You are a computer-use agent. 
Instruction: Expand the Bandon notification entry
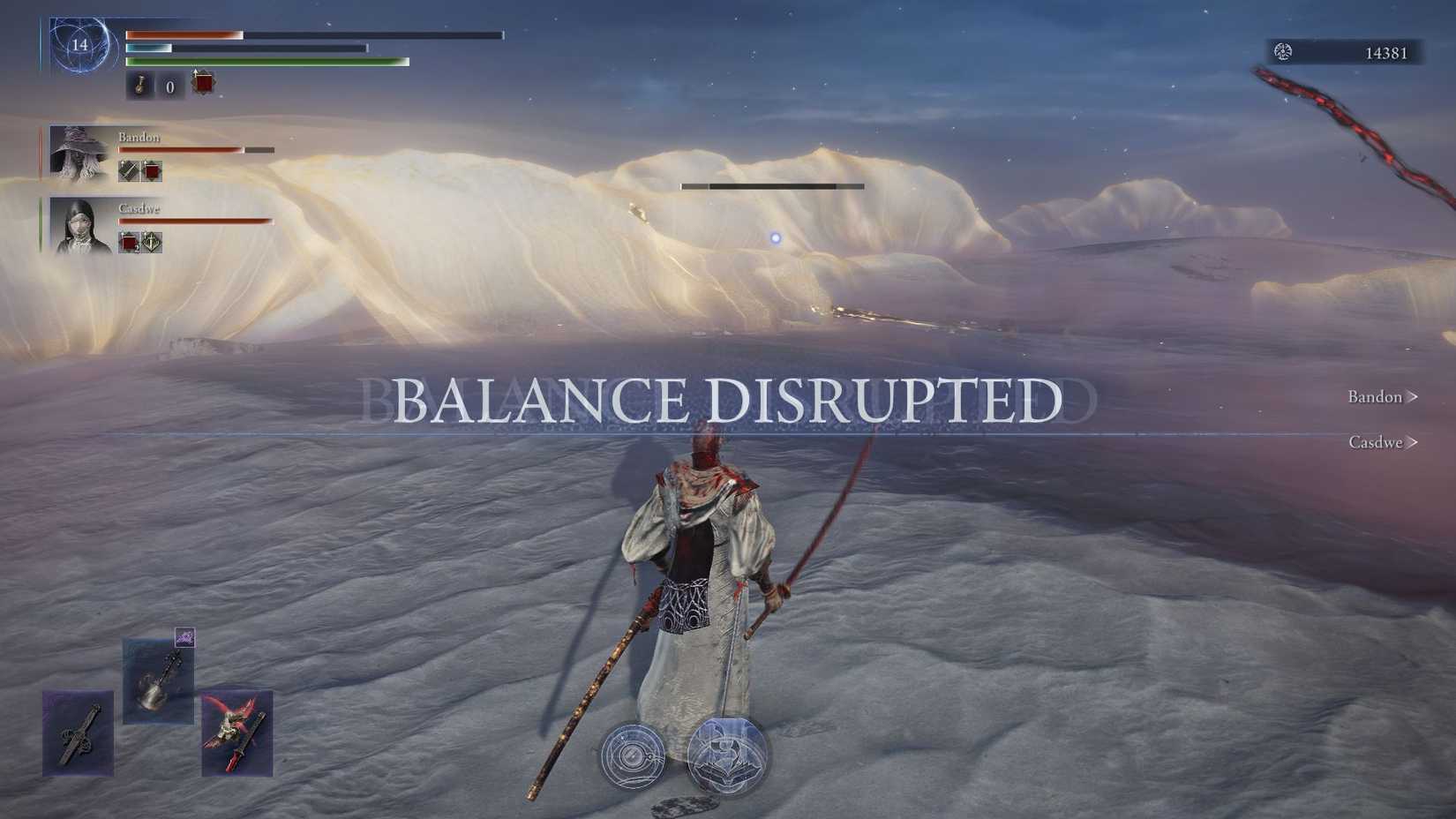pyautogui.click(x=1381, y=397)
